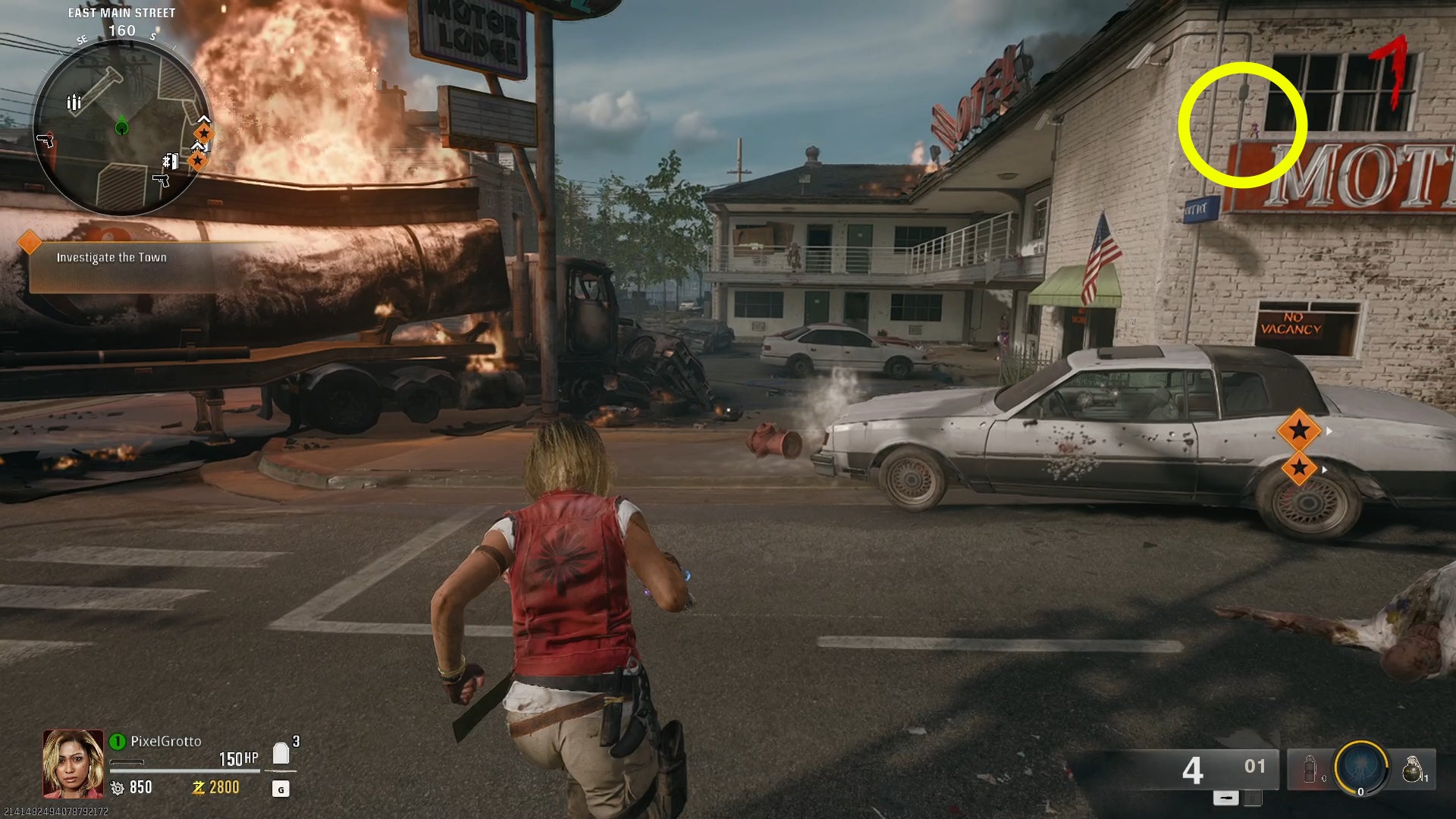Select the ammo cache marker on minimap
Screen dimensions: 1456x819
pyautogui.click(x=74, y=102)
